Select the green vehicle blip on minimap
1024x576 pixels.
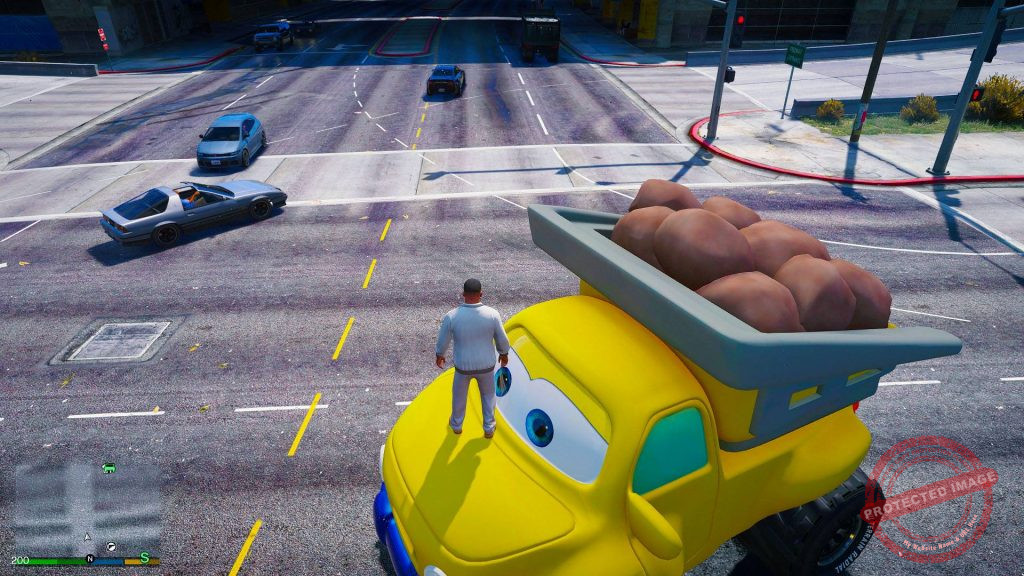point(109,468)
